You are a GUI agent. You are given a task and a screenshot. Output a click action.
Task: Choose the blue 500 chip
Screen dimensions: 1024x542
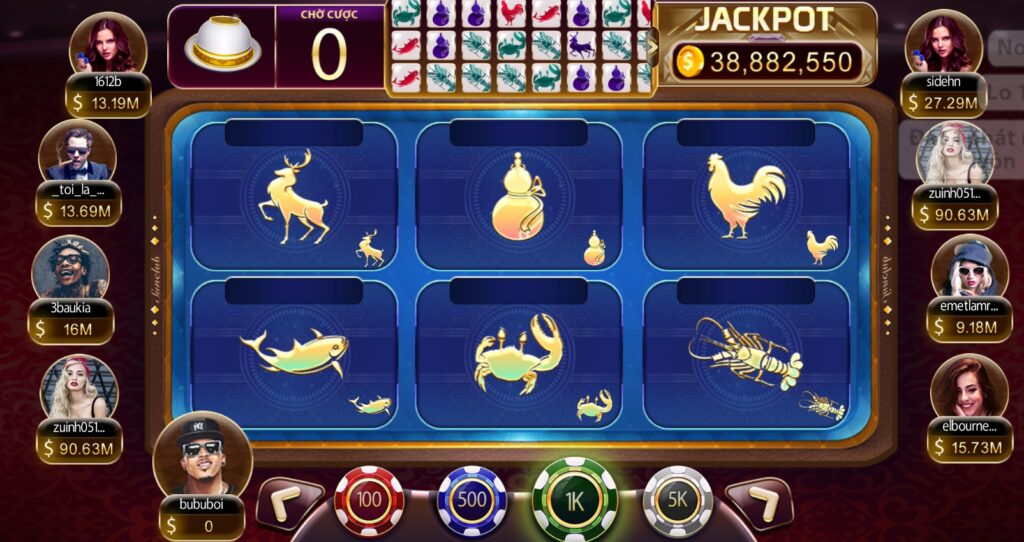pyautogui.click(x=472, y=499)
